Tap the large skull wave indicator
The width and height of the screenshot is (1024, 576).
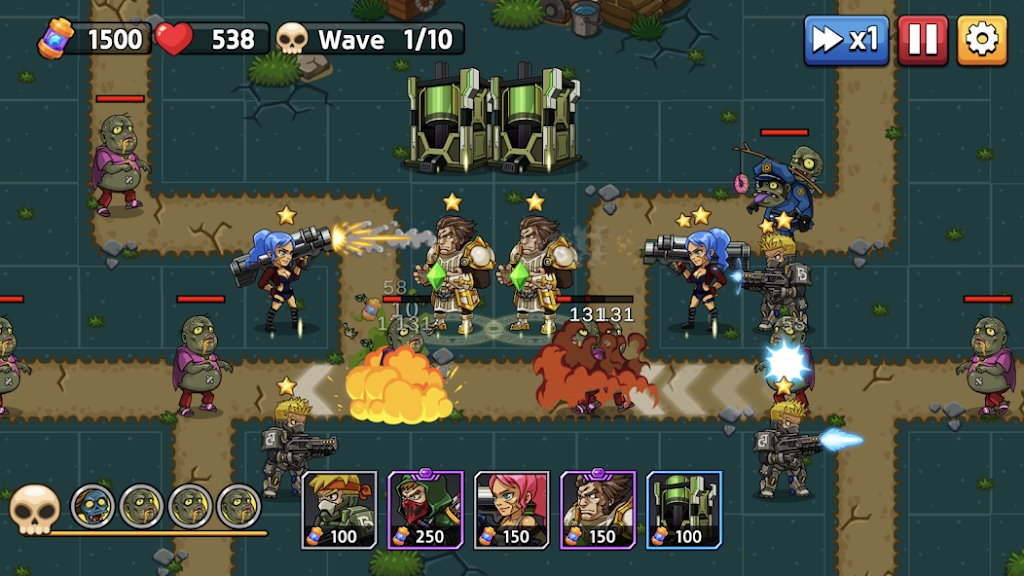click(x=35, y=510)
